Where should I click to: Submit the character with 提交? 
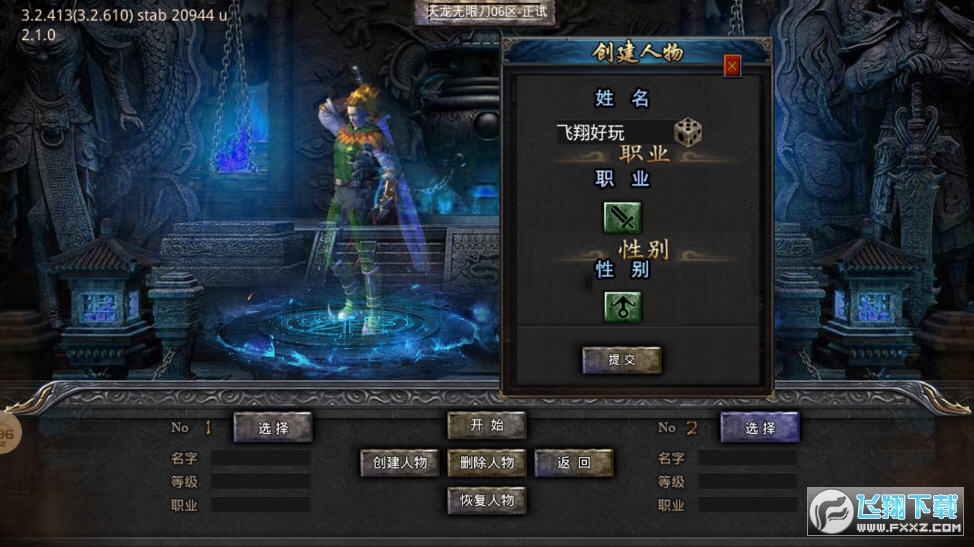622,360
